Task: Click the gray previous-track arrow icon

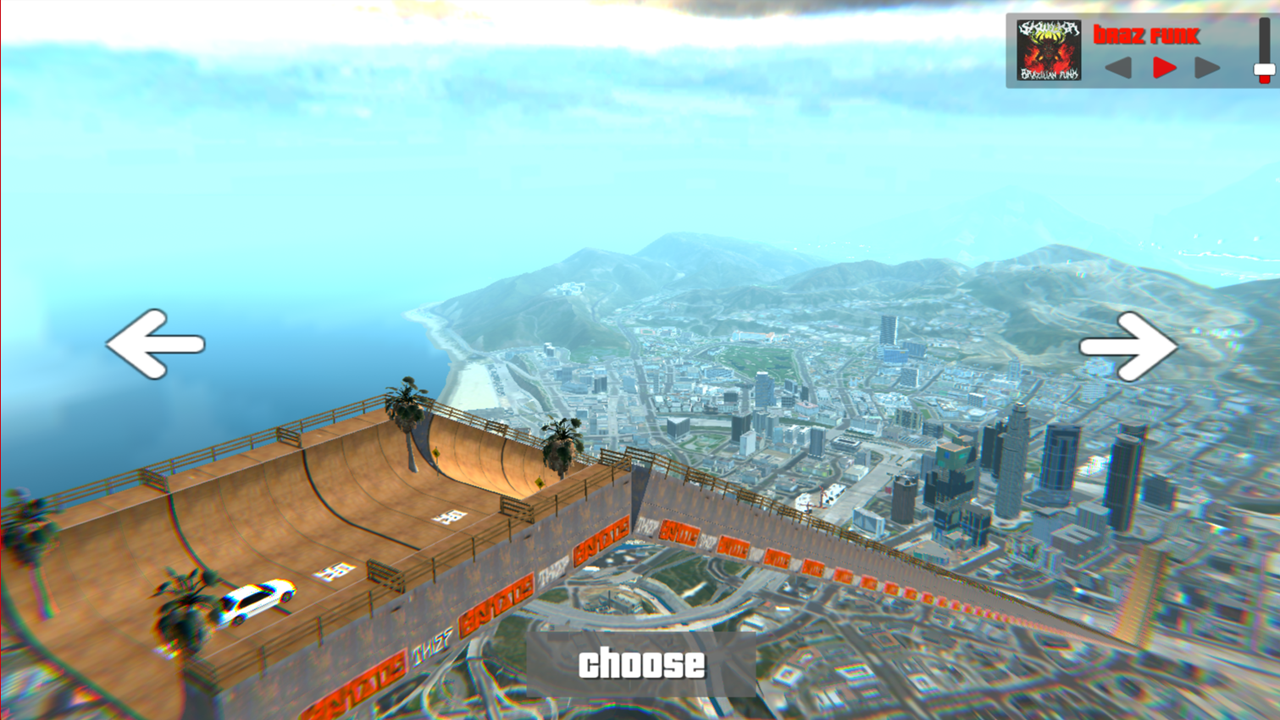Action: pyautogui.click(x=1116, y=67)
